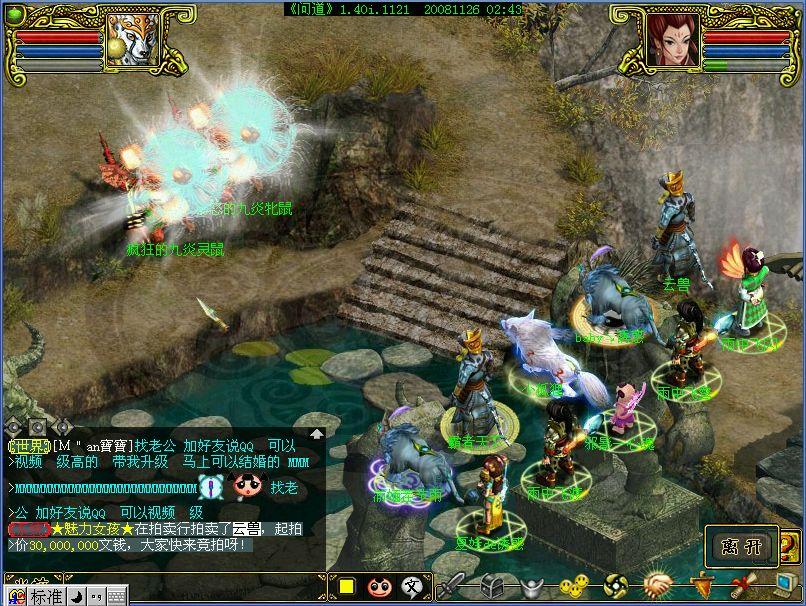Viewport: 806px width, 606px height.
Task: Click the 文 speech bubble icon
Action: [x=411, y=587]
